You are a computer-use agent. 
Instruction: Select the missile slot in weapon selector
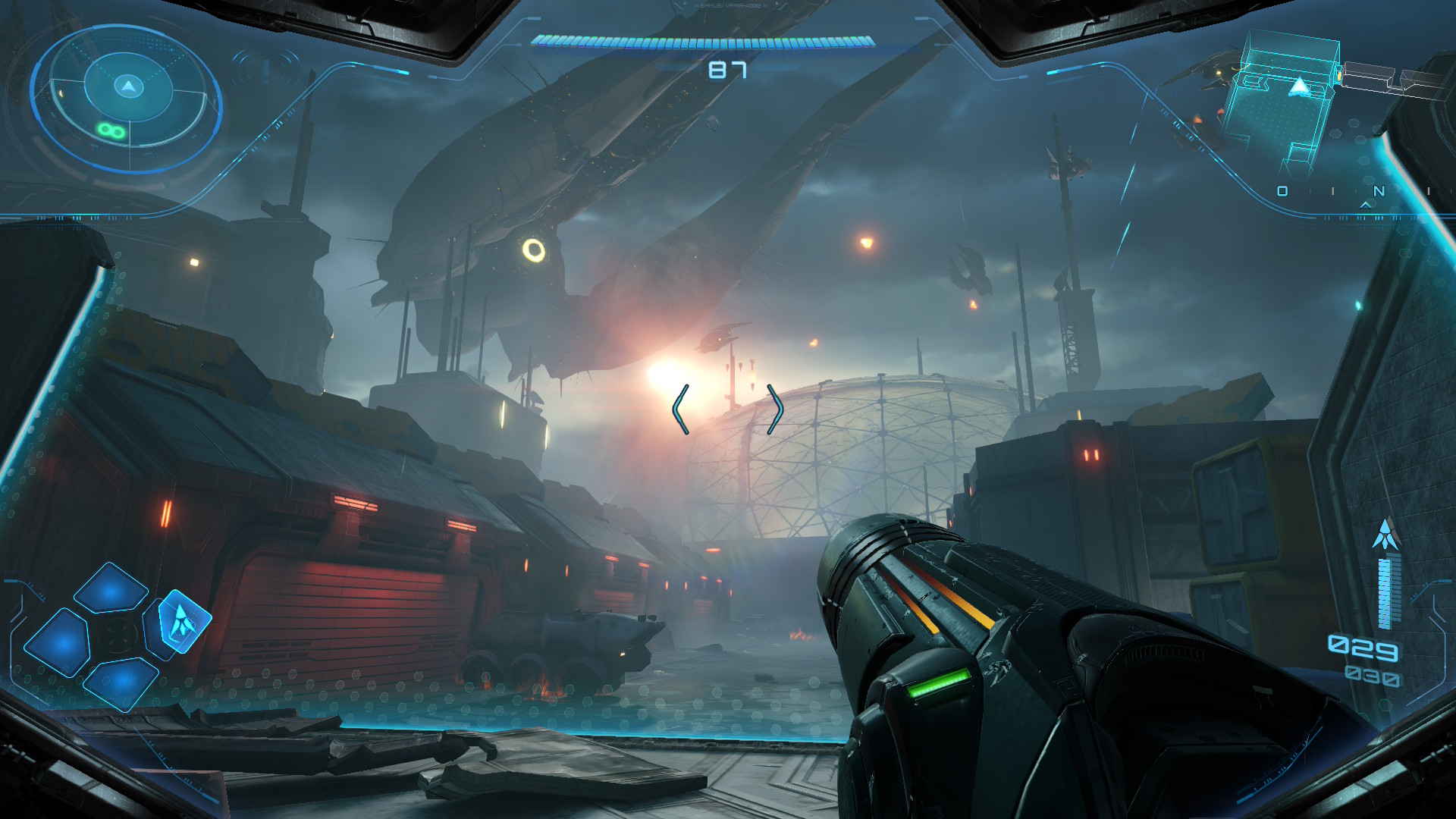tap(182, 621)
